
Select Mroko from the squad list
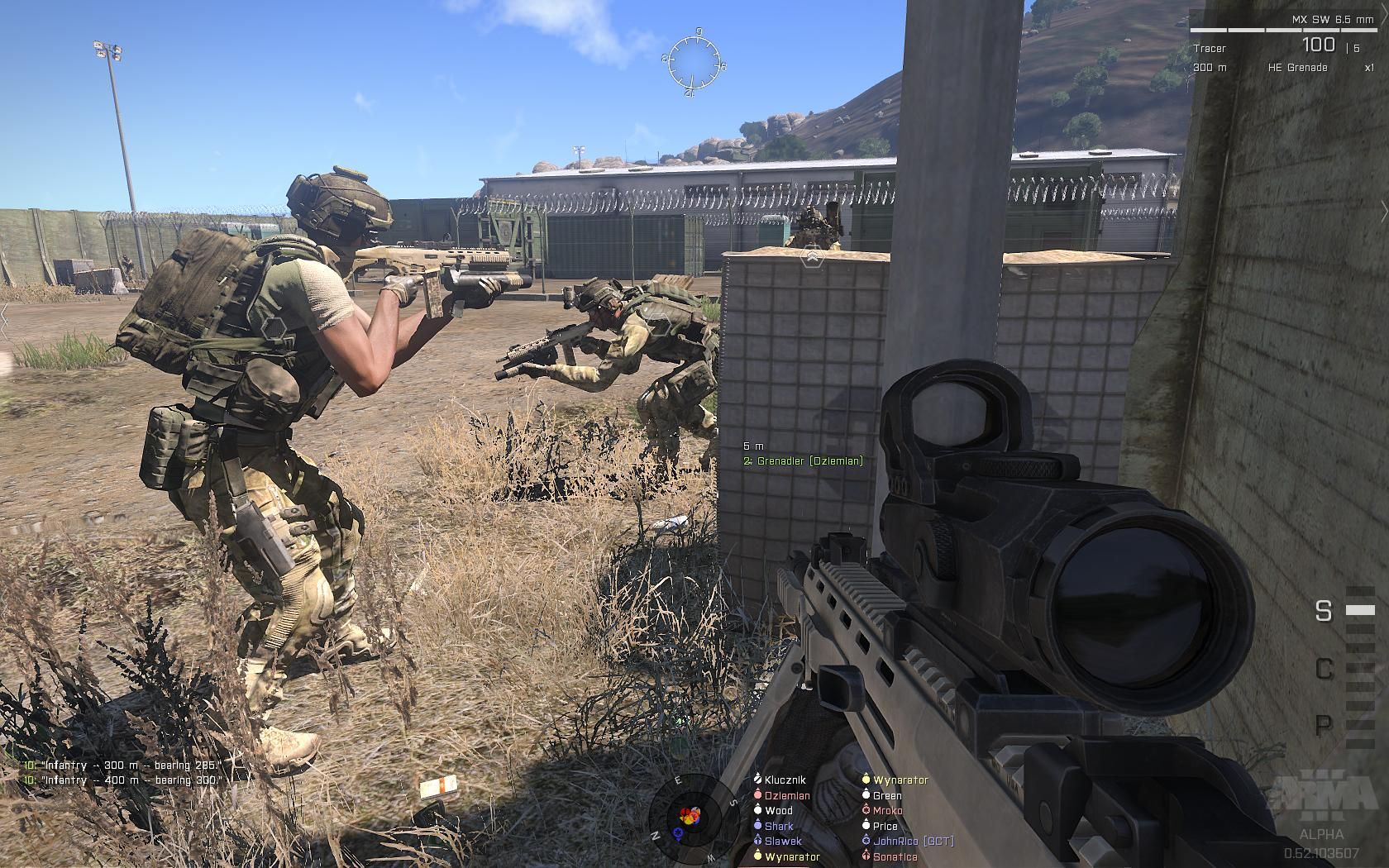(887, 810)
